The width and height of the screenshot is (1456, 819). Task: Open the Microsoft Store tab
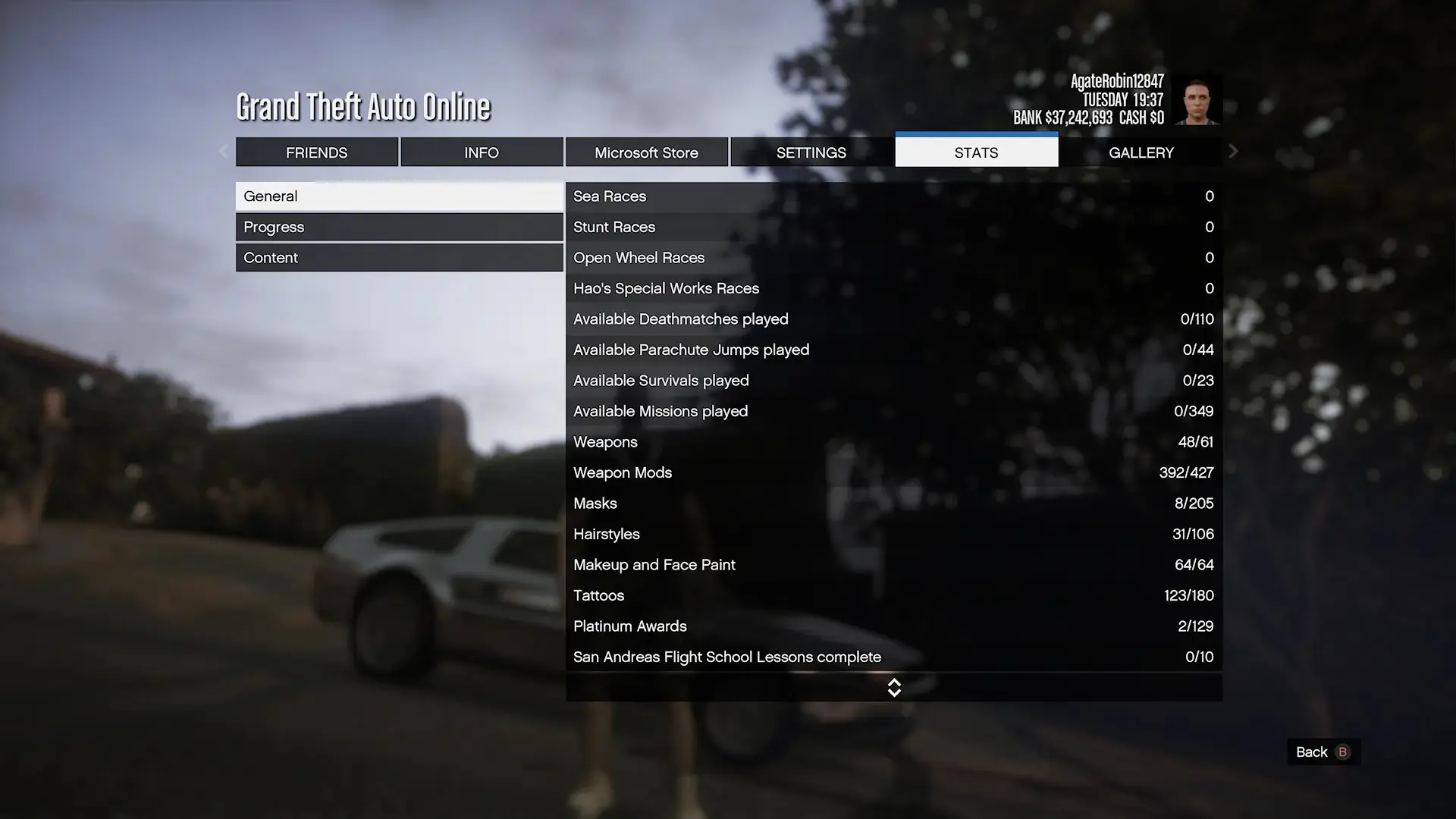[x=646, y=152]
